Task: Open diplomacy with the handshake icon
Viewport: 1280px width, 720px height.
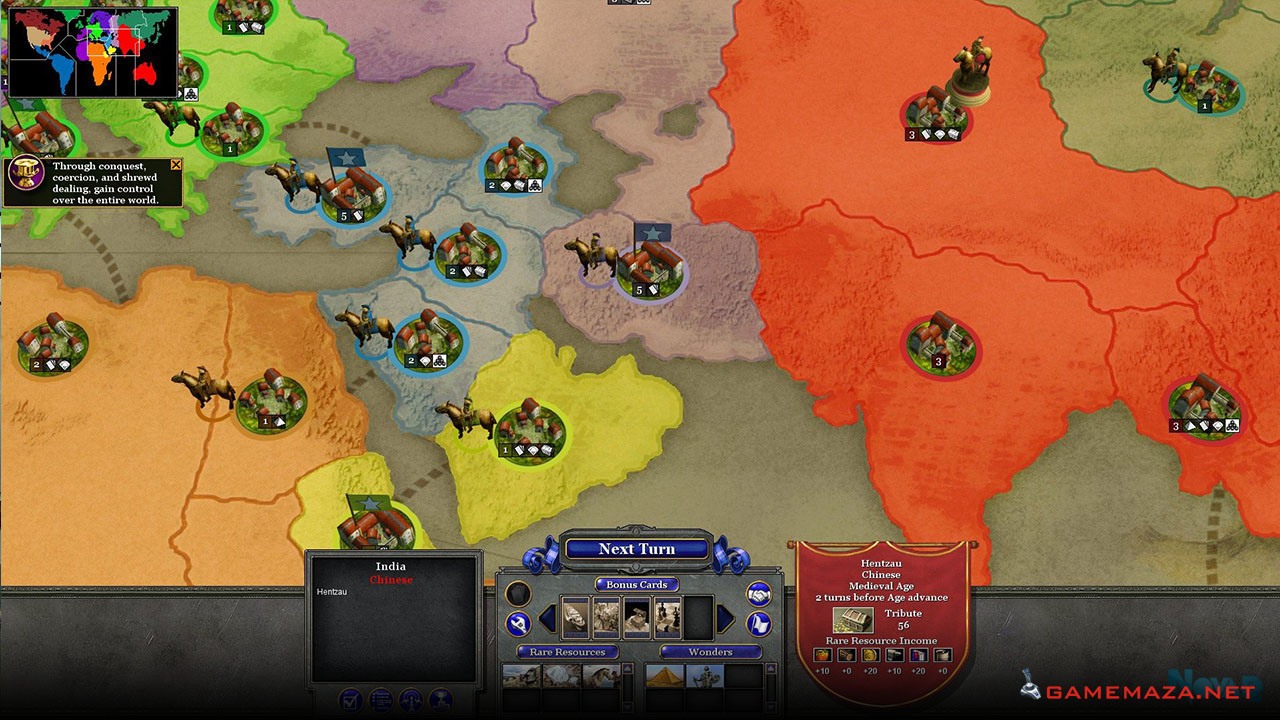Action: [760, 596]
